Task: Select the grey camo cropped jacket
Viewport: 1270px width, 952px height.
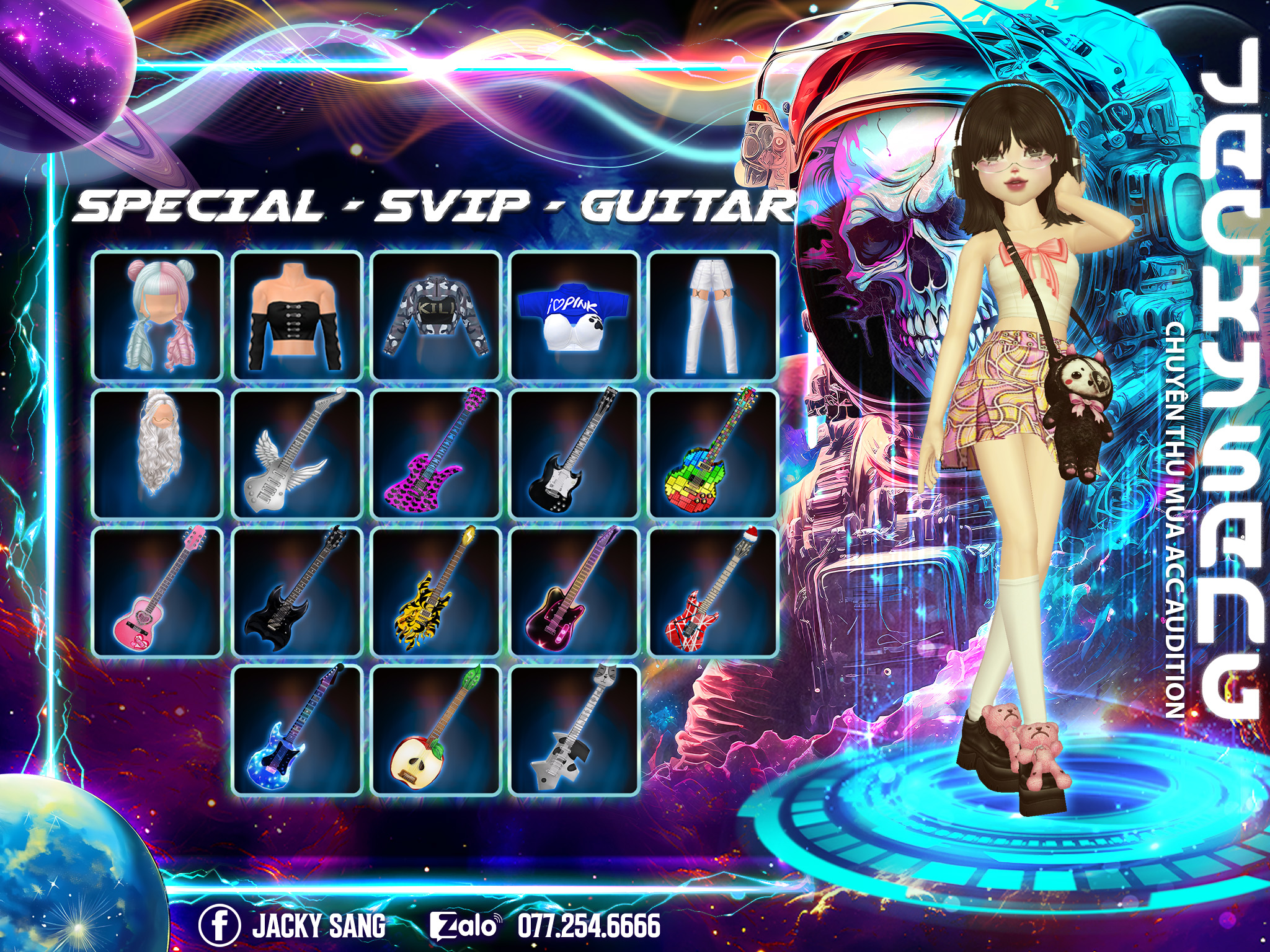Action: 436,315
